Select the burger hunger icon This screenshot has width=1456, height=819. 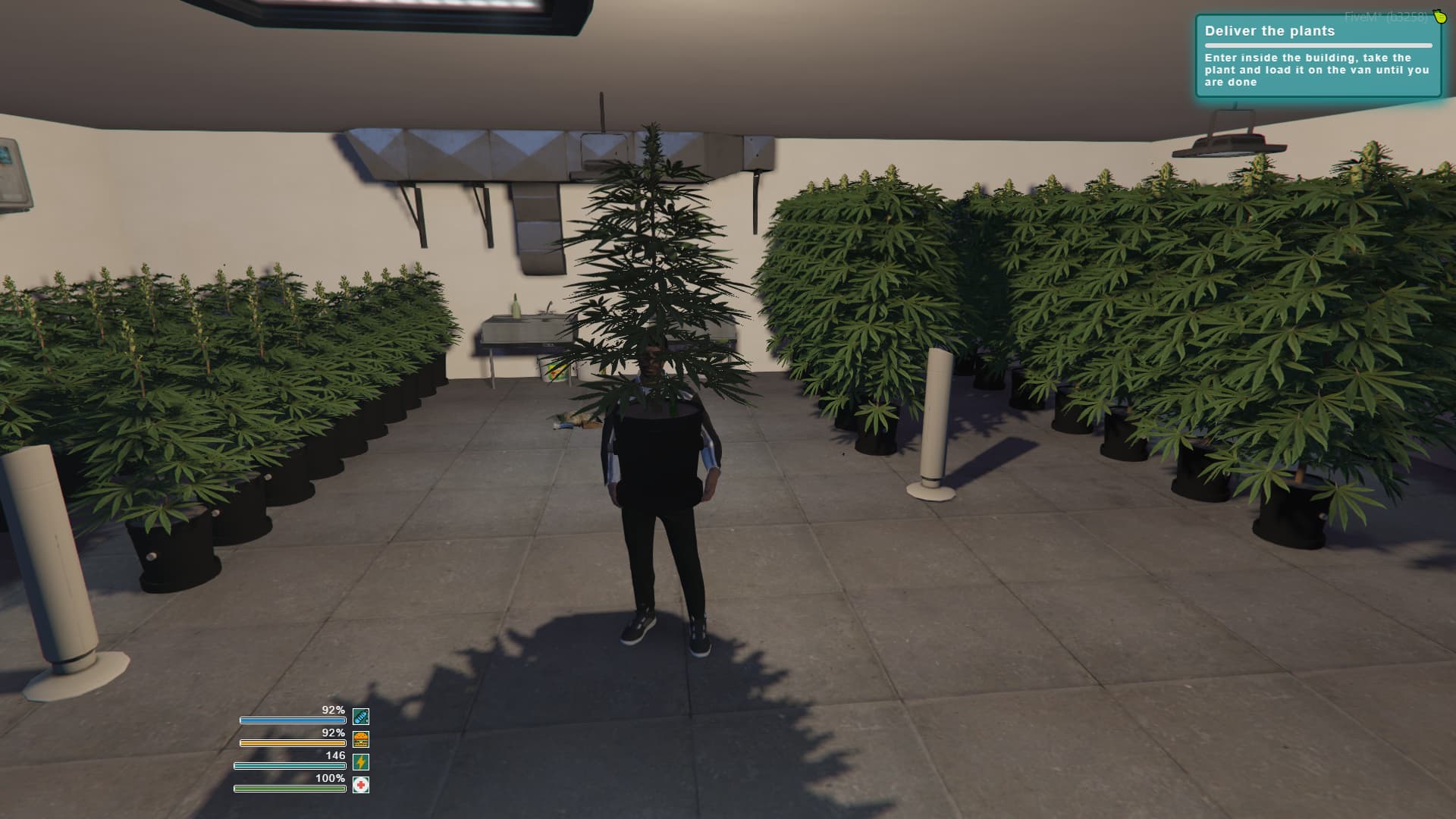[x=359, y=739]
